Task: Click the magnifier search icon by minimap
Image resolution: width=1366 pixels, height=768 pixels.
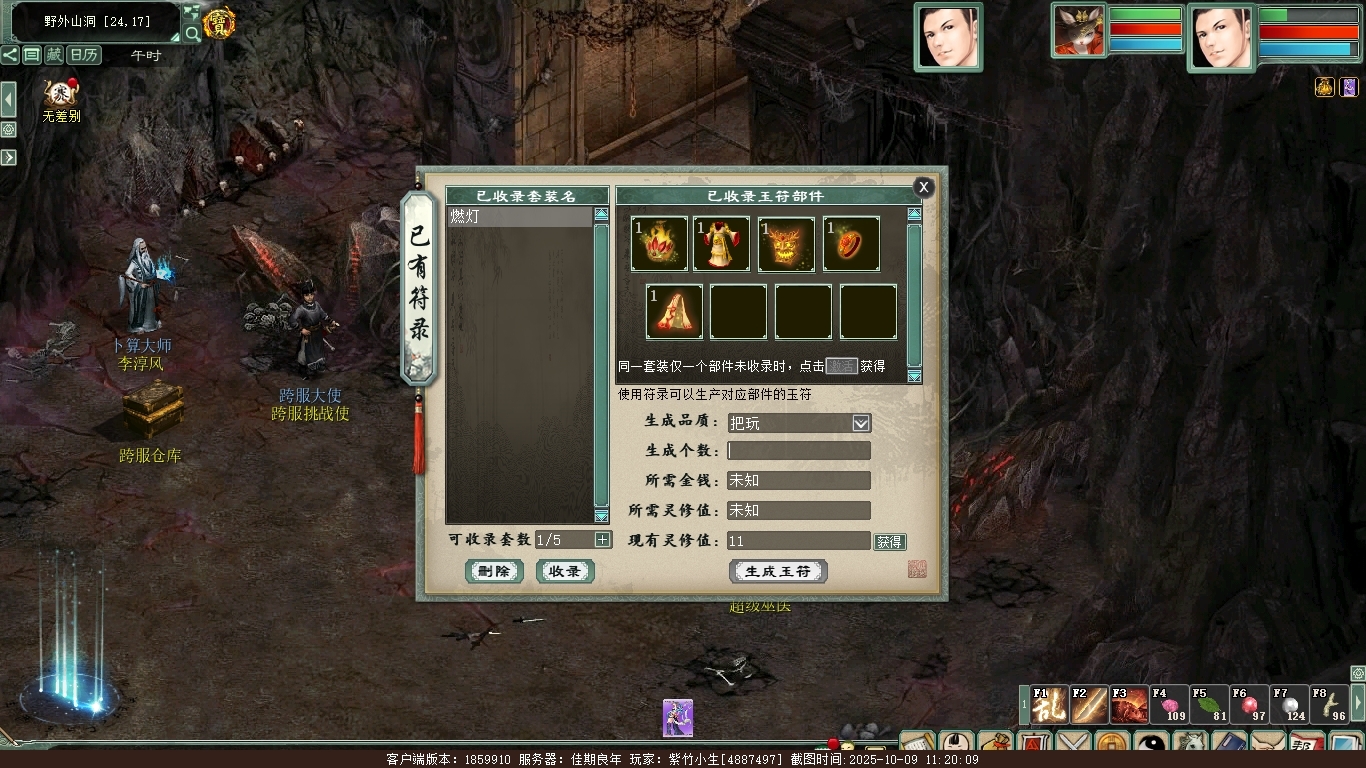Action: (190, 35)
